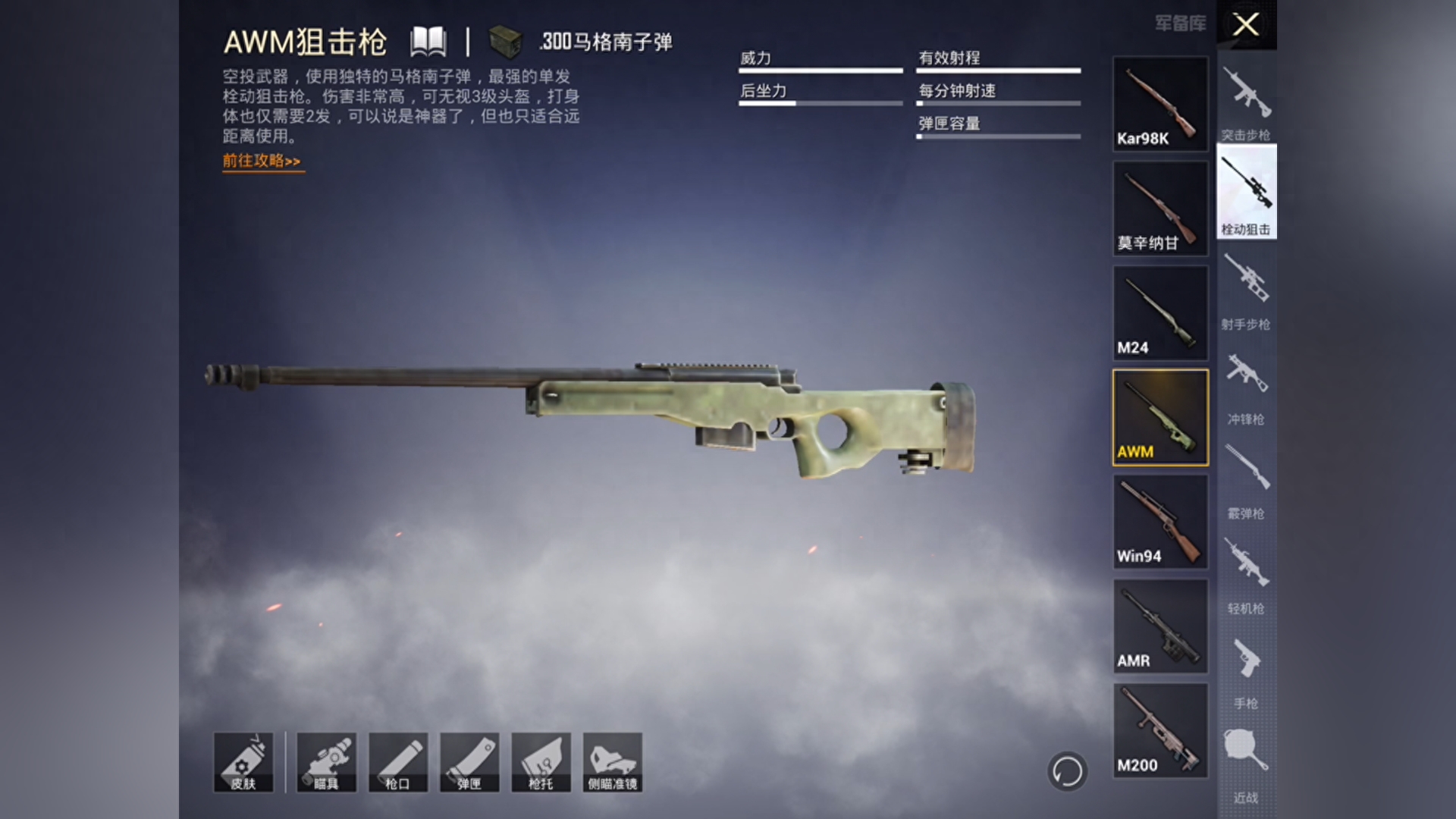Close the 军备库 armory screen
The height and width of the screenshot is (819, 1456).
1244,24
